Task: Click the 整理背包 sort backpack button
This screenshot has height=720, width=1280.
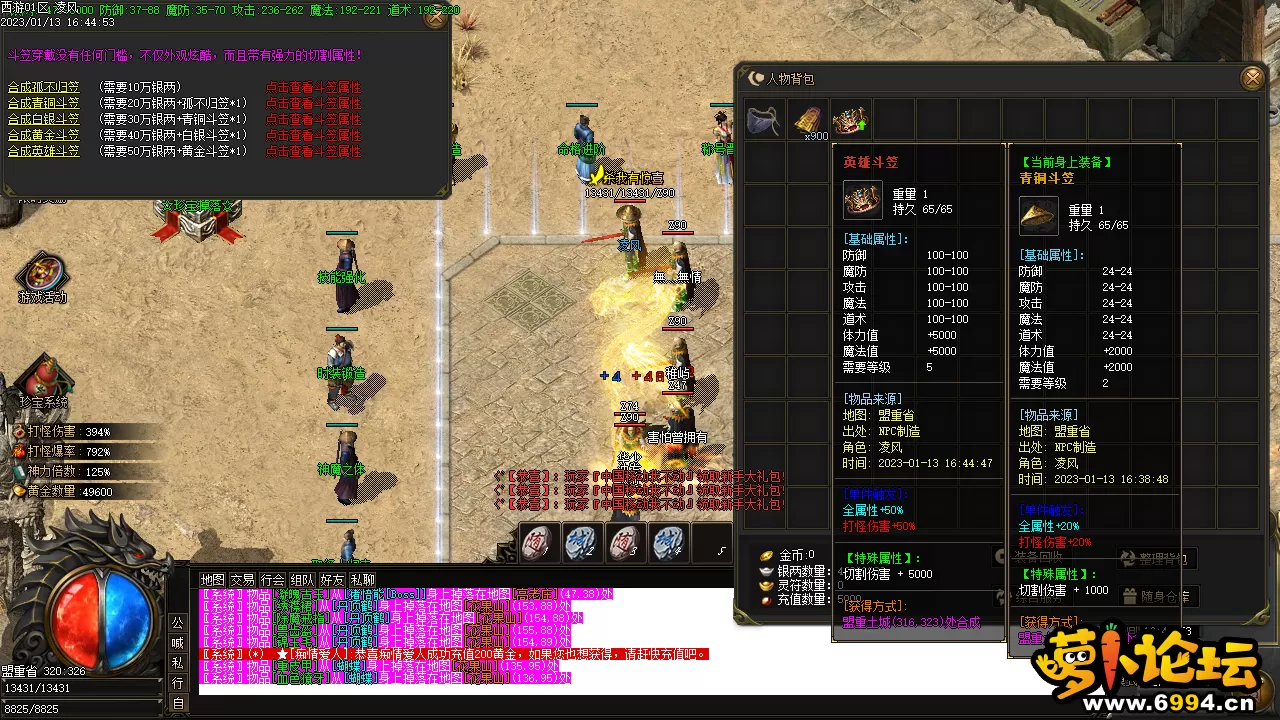Action: 1156,559
